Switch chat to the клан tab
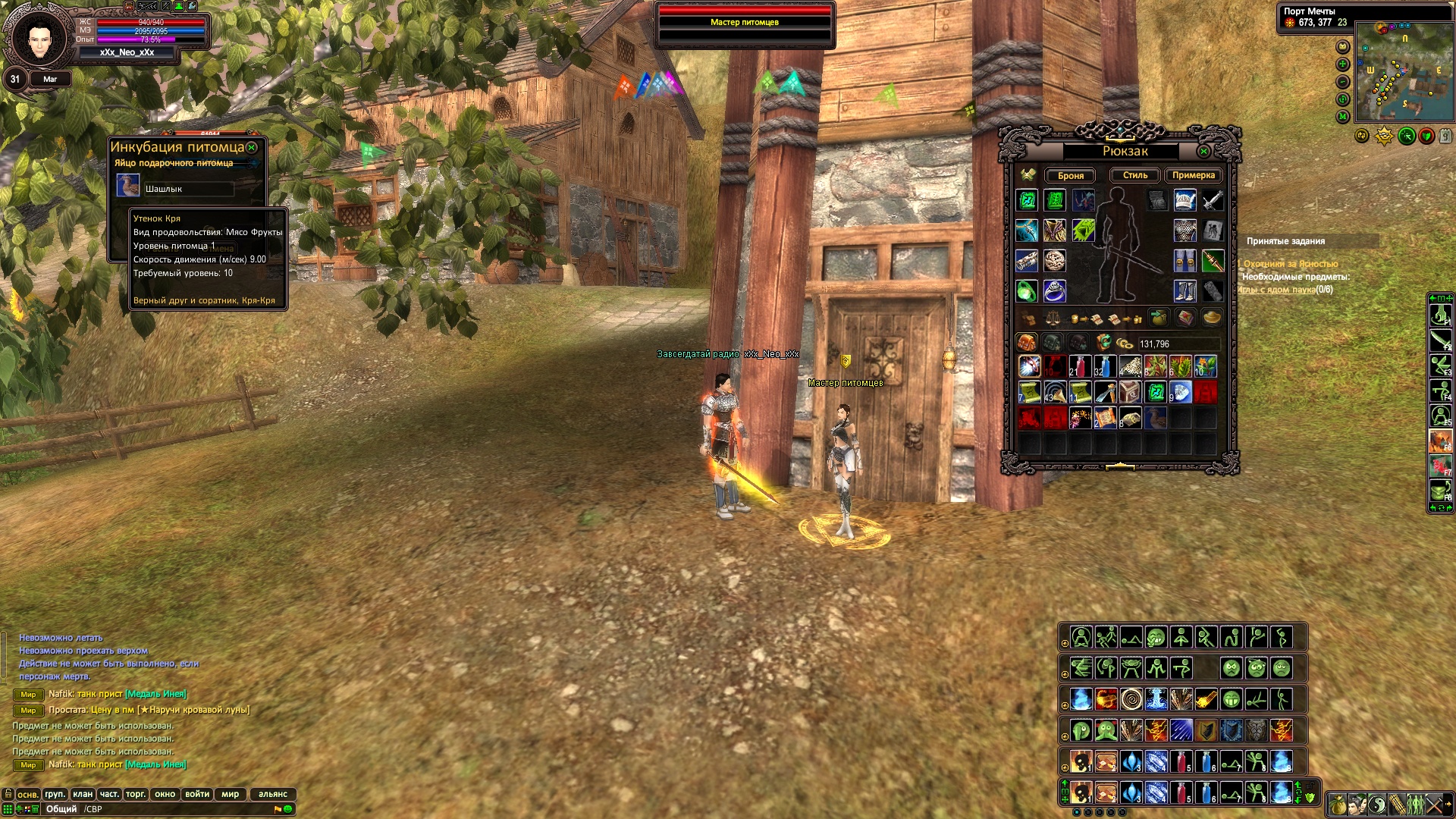Image resolution: width=1456 pixels, height=819 pixels. click(x=83, y=794)
